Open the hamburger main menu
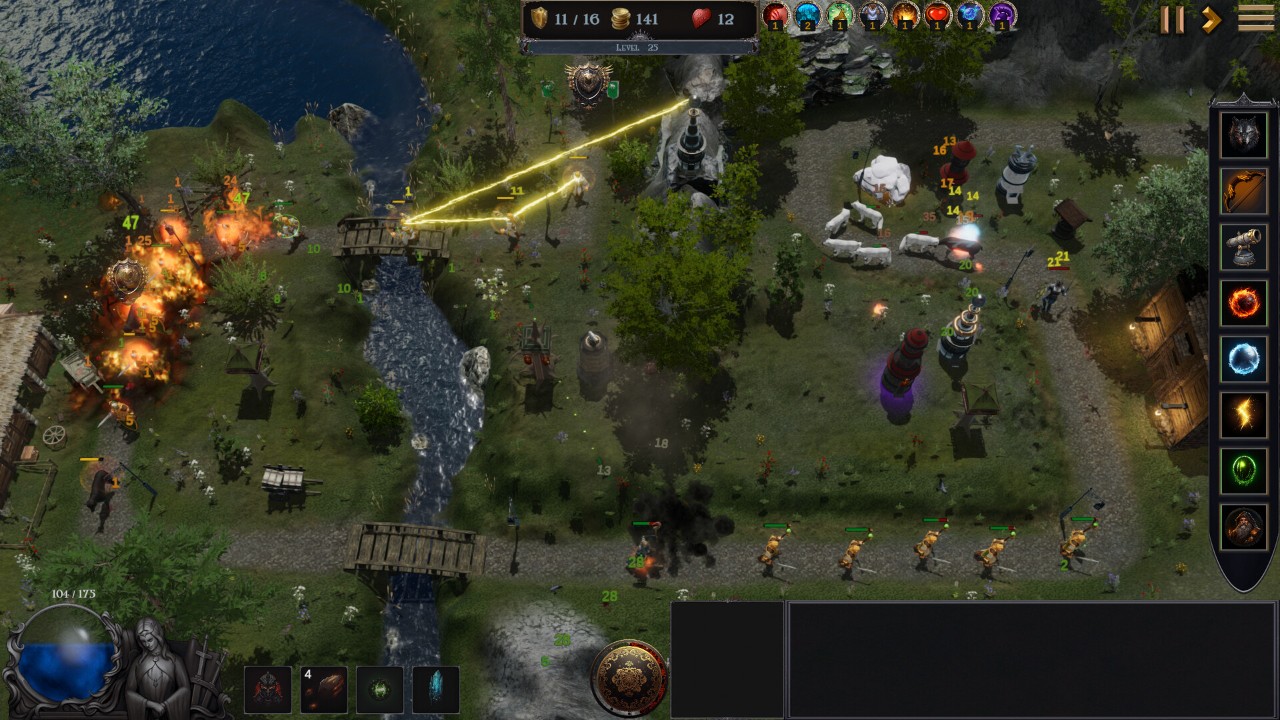 1256,18
